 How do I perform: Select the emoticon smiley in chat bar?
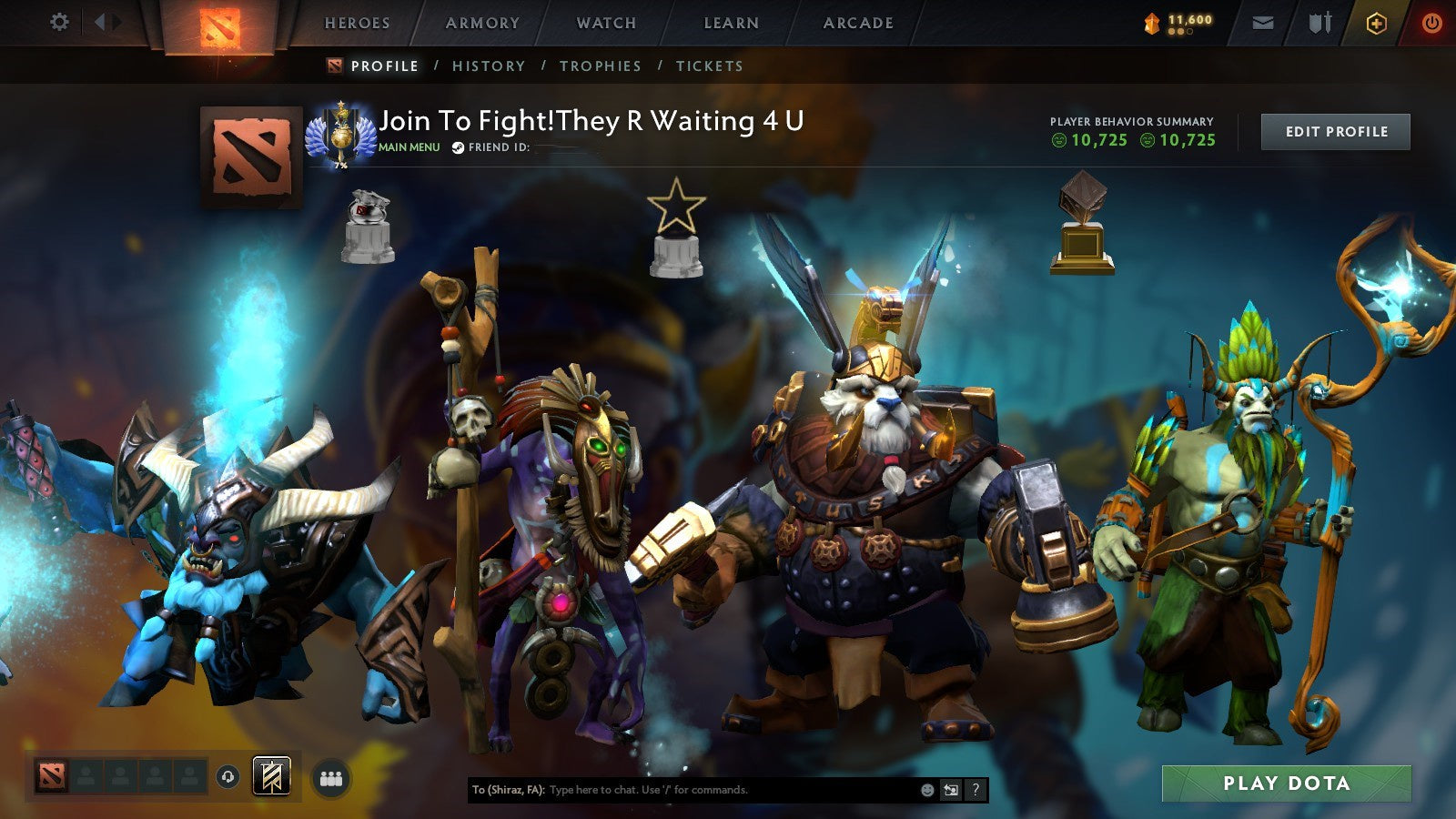coord(927,790)
